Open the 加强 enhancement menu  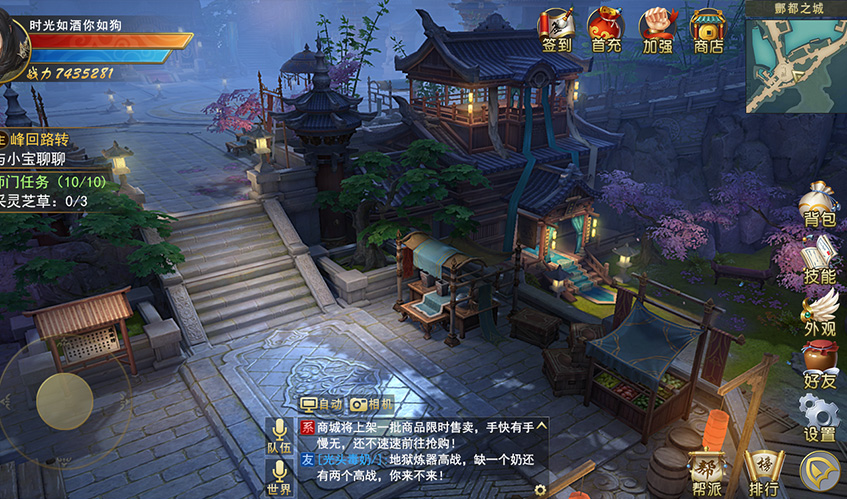click(x=657, y=30)
